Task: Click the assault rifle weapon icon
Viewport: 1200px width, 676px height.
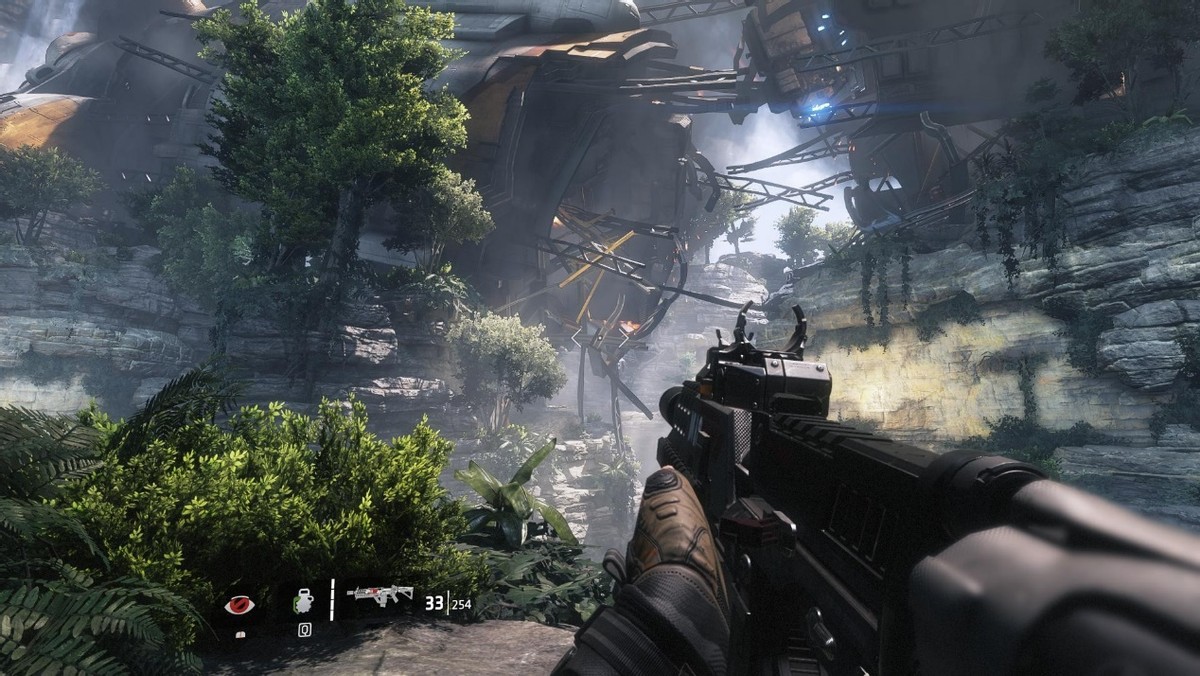Action: point(380,597)
